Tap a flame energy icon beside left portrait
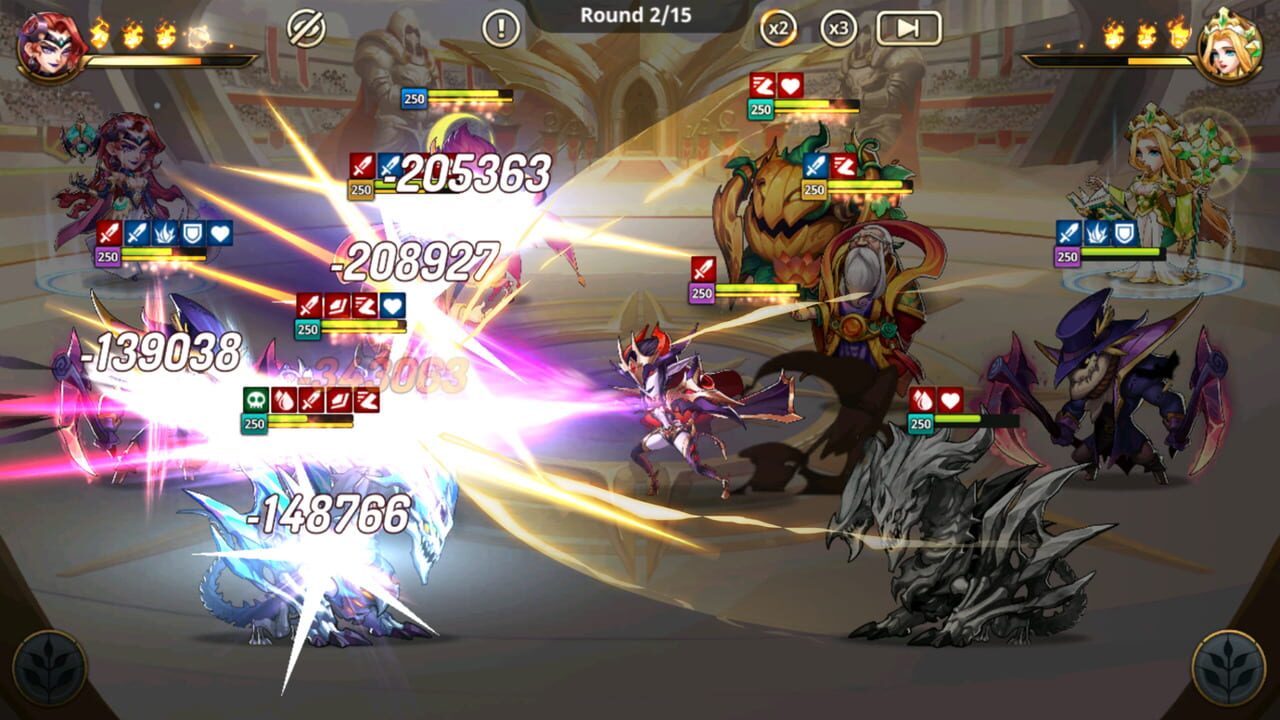Viewport: 1280px width, 720px height. click(100, 34)
